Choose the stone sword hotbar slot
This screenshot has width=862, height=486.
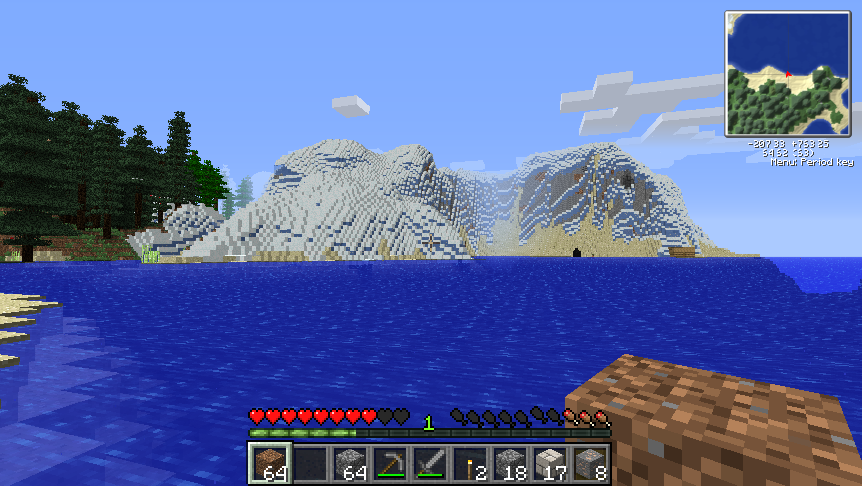point(430,464)
